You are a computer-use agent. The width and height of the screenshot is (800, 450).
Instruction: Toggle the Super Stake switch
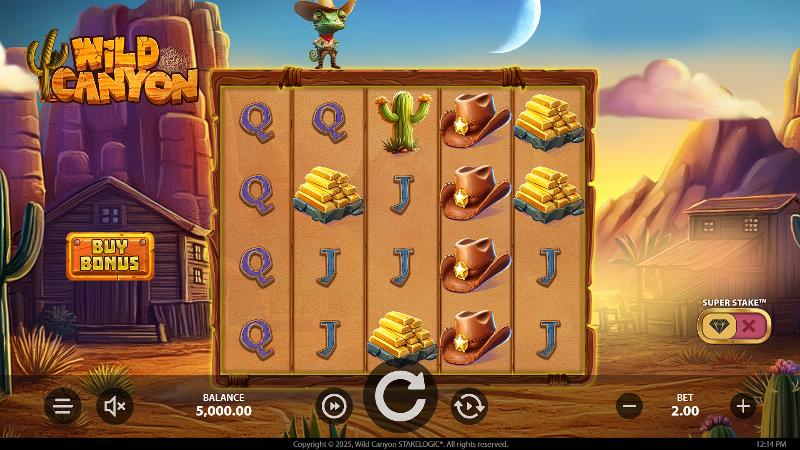click(x=734, y=325)
